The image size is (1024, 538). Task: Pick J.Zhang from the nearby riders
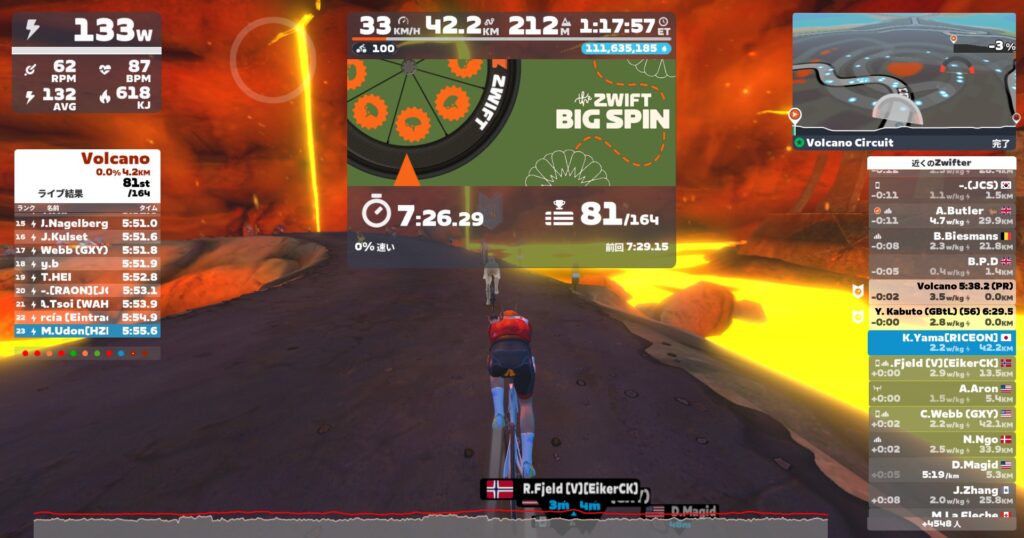point(942,494)
